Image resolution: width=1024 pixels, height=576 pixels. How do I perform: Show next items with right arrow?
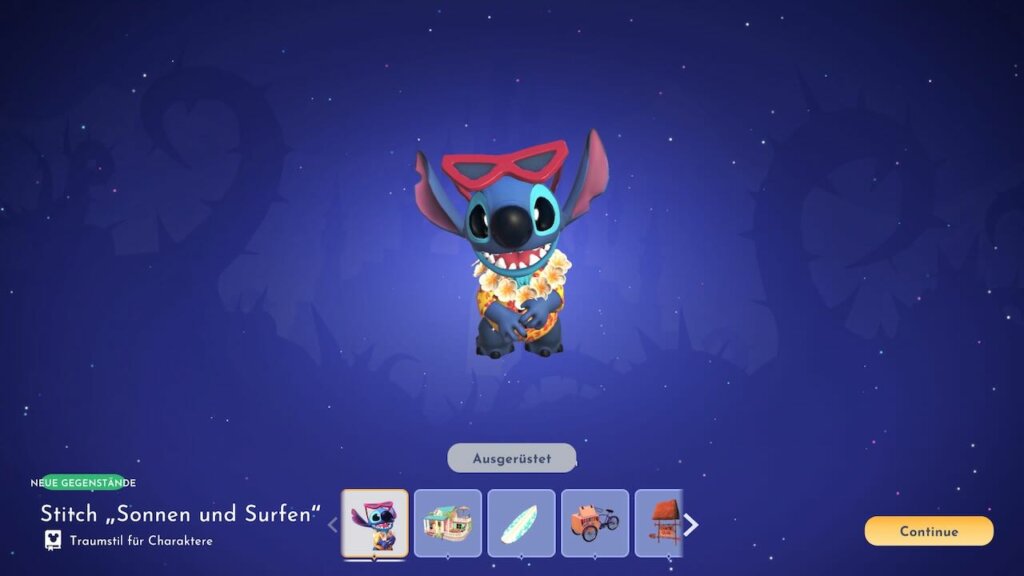pos(691,525)
